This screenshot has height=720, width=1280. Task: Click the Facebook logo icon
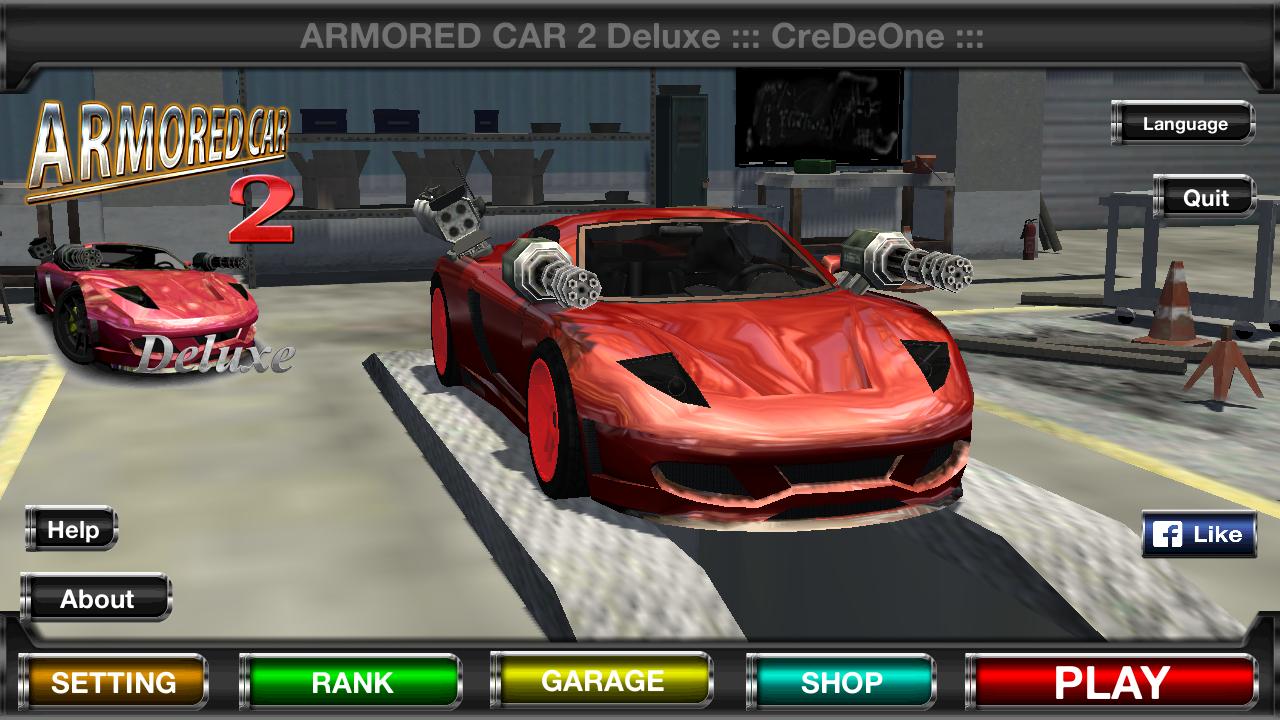1168,533
